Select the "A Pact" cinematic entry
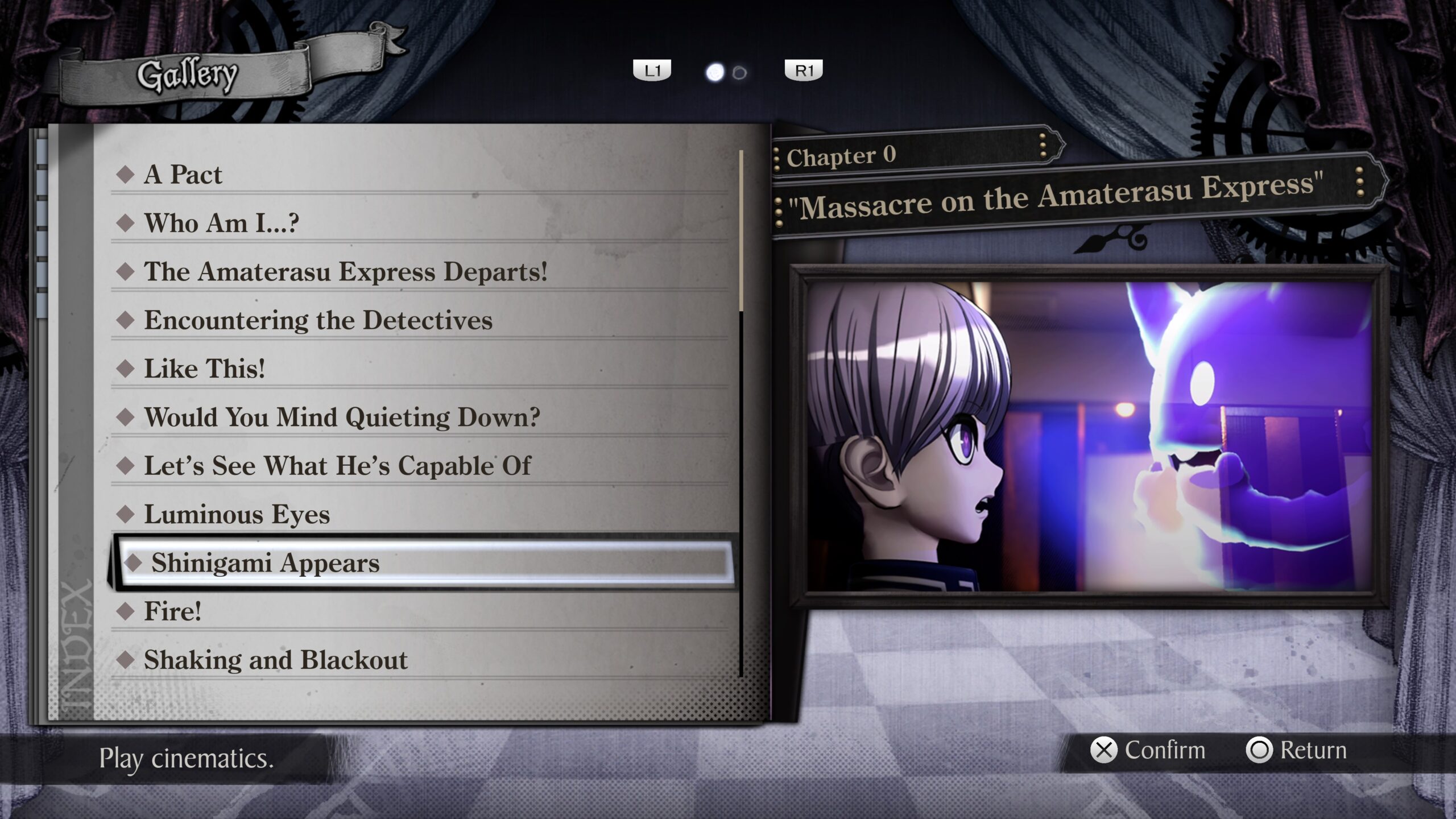This screenshot has width=1456, height=819. pyautogui.click(x=183, y=174)
